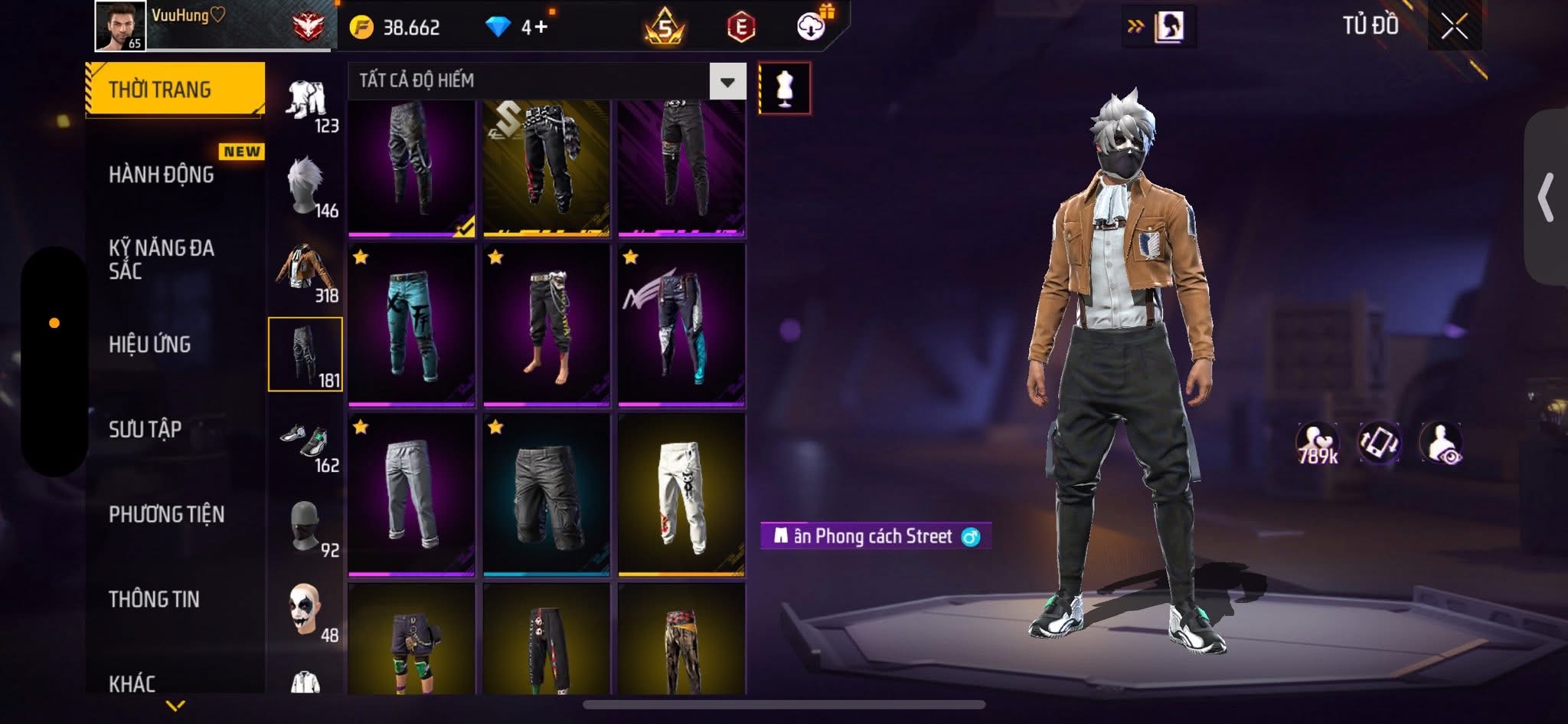Open the Tất Cả Độ Hiếm rarity dropdown
1568x724 pixels.
[727, 81]
